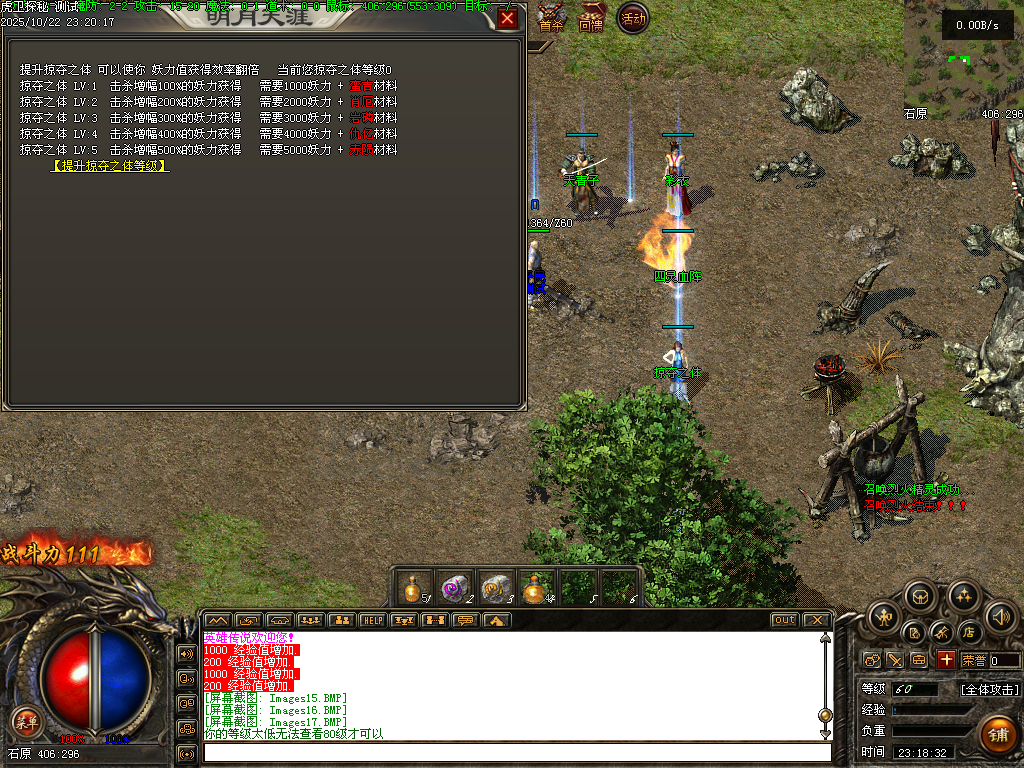
Task: Open the 店 shop round button
Action: [968, 632]
